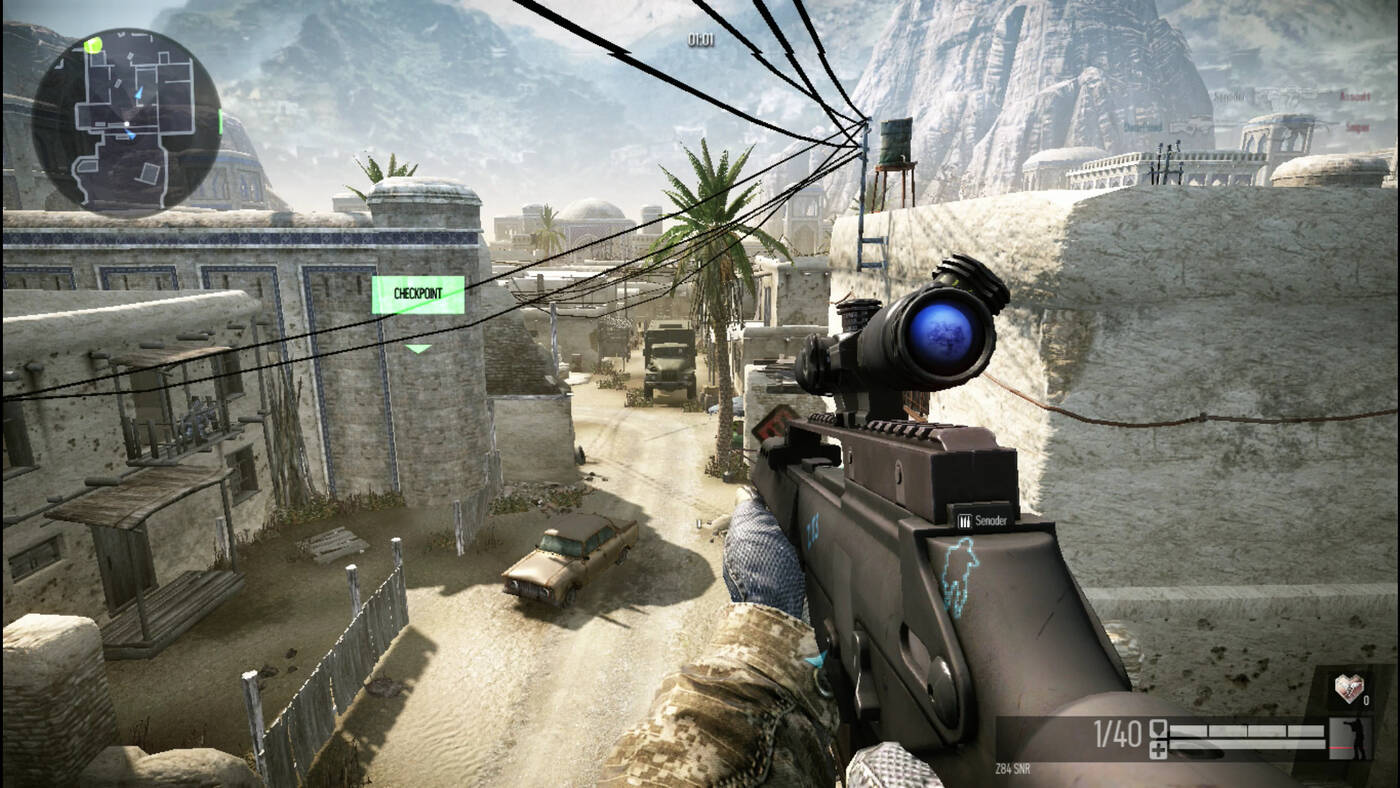This screenshot has height=788, width=1400.
Task: Select the green objective marker on minimap
Action: [93, 45]
